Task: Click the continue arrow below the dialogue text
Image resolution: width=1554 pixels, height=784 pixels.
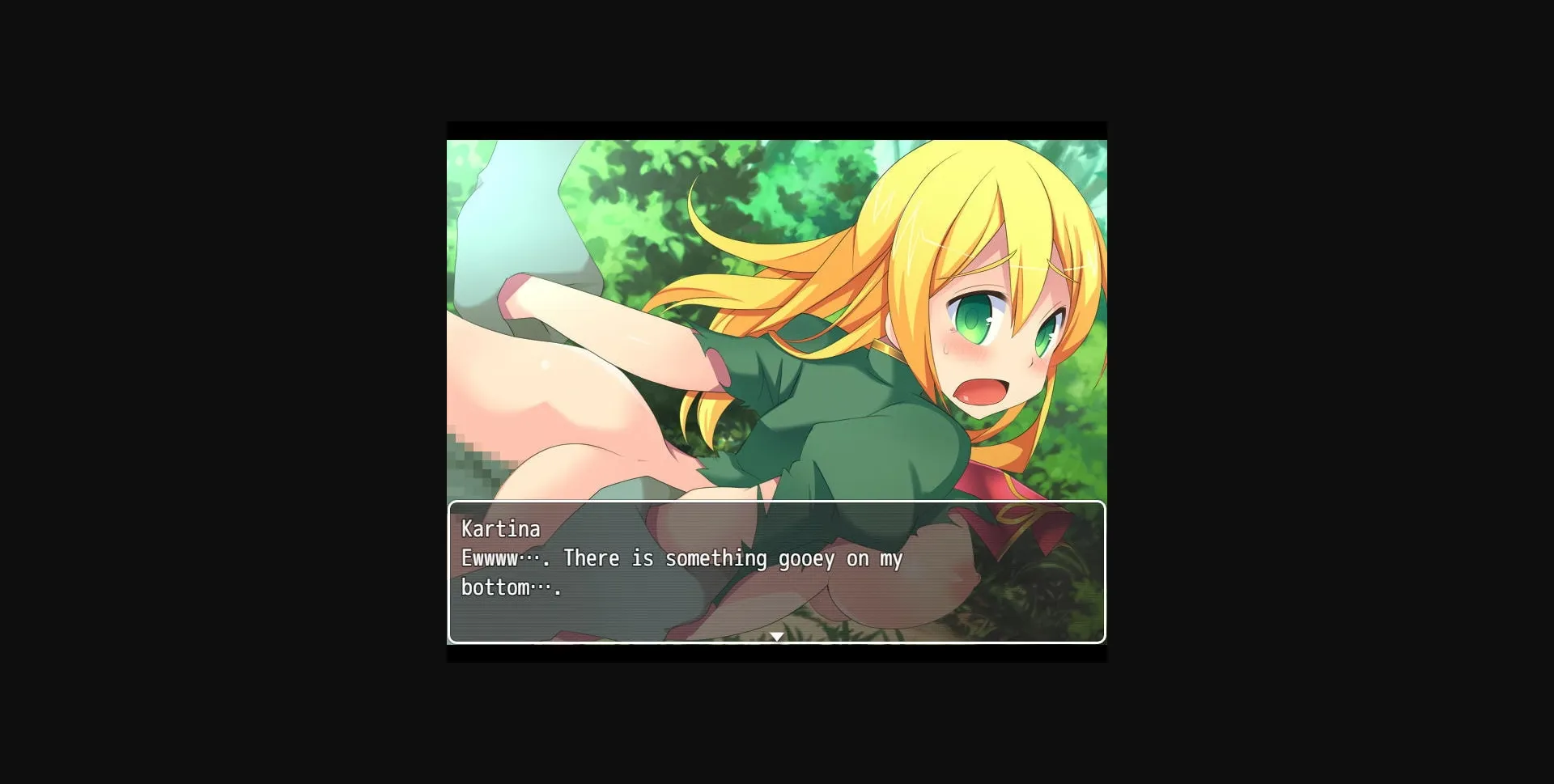Action: pos(775,637)
